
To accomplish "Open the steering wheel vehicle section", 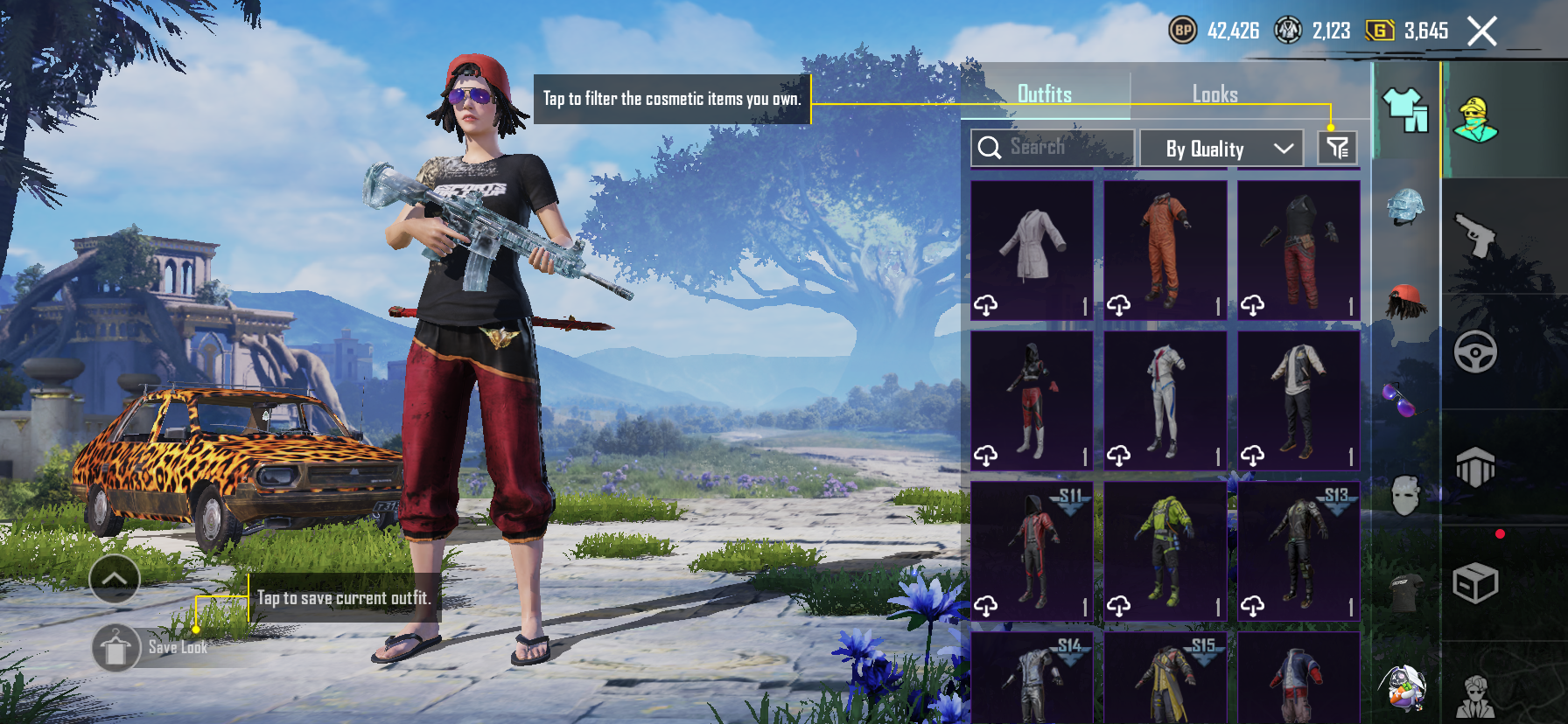I will point(1475,352).
